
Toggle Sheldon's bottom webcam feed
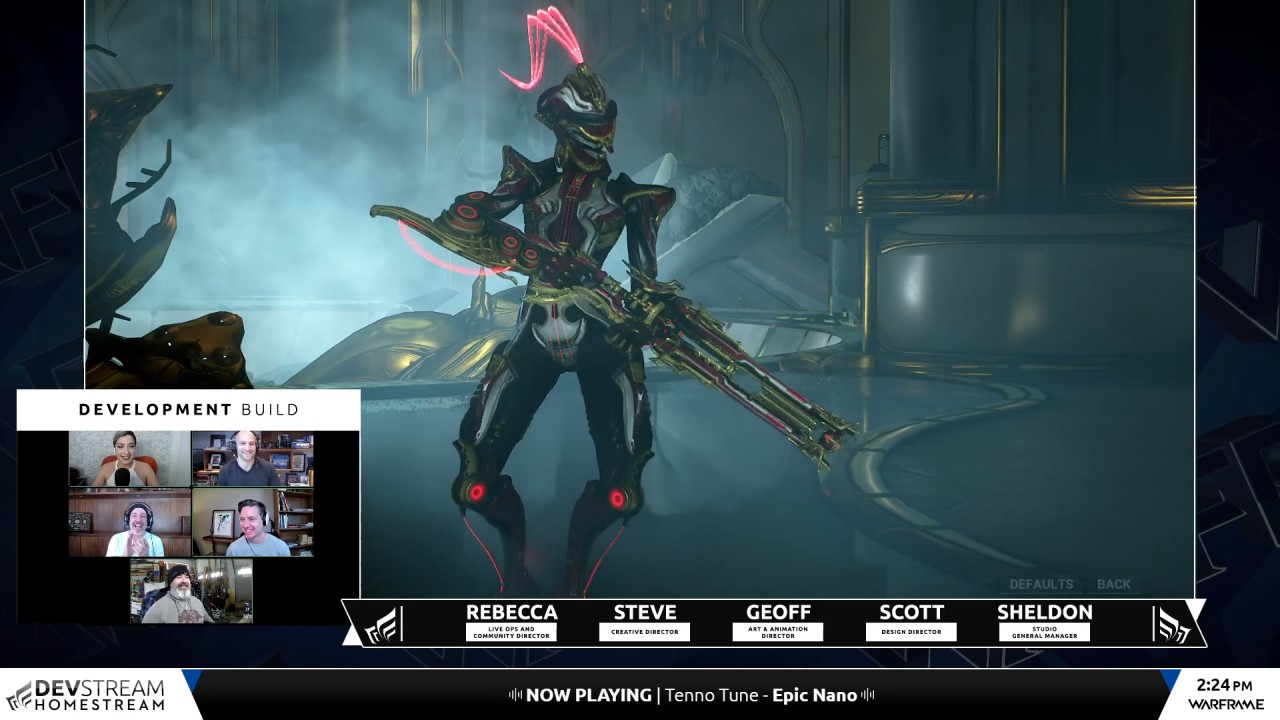[x=190, y=590]
